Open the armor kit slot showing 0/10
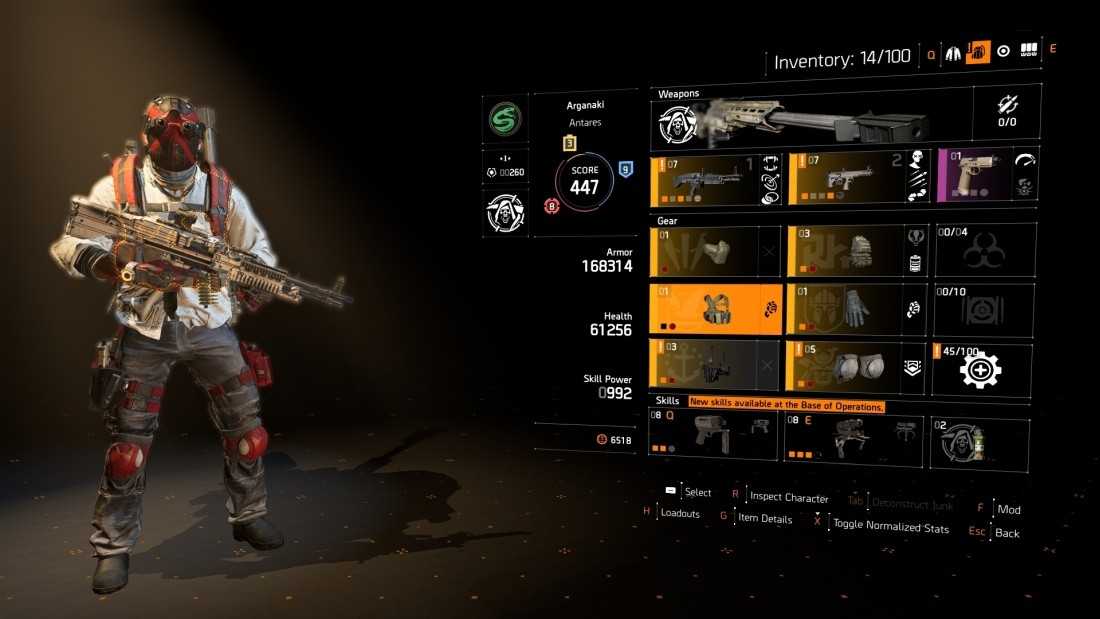The image size is (1100, 619). pyautogui.click(x=983, y=308)
